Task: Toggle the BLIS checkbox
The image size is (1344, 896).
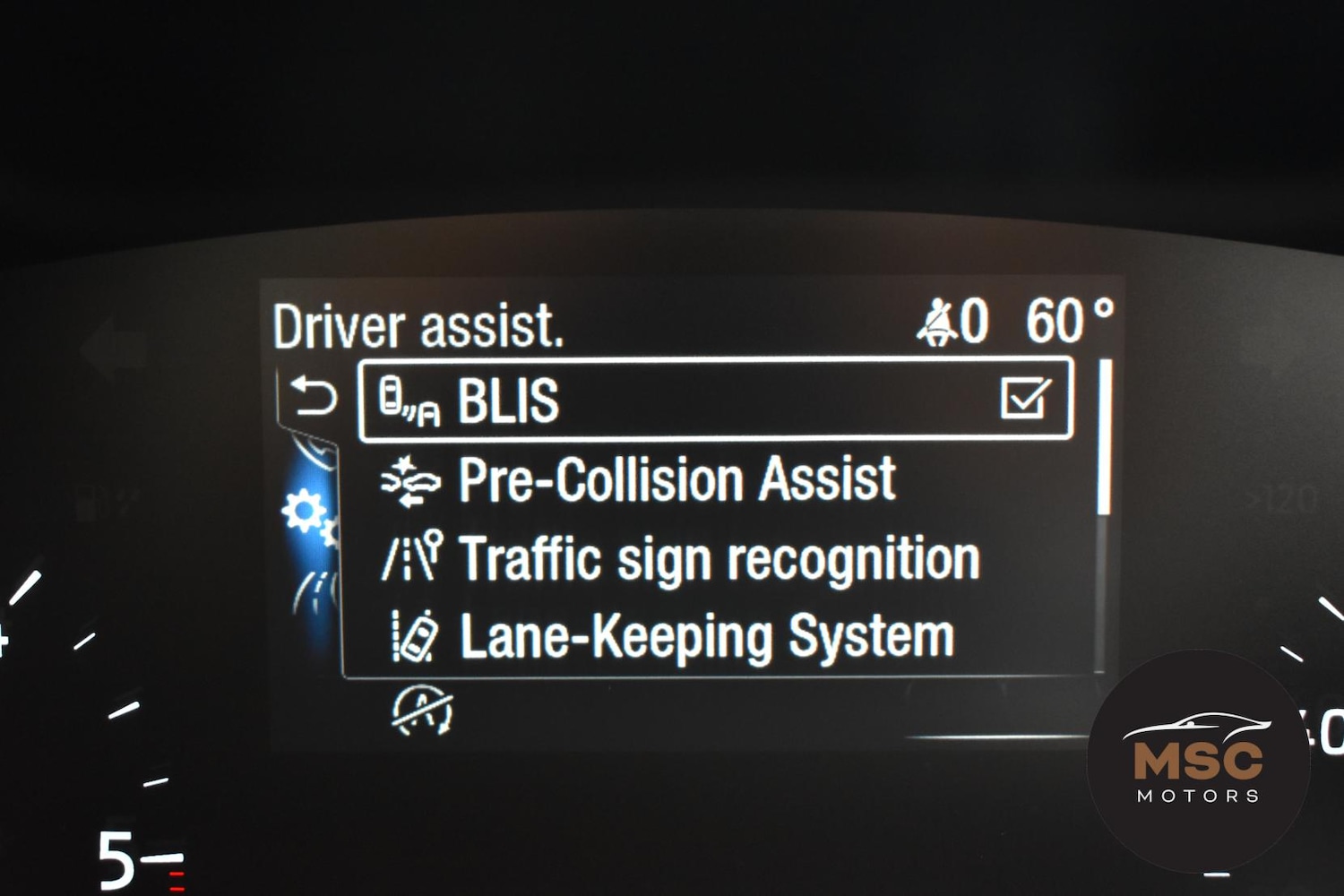Action: click(x=1025, y=399)
